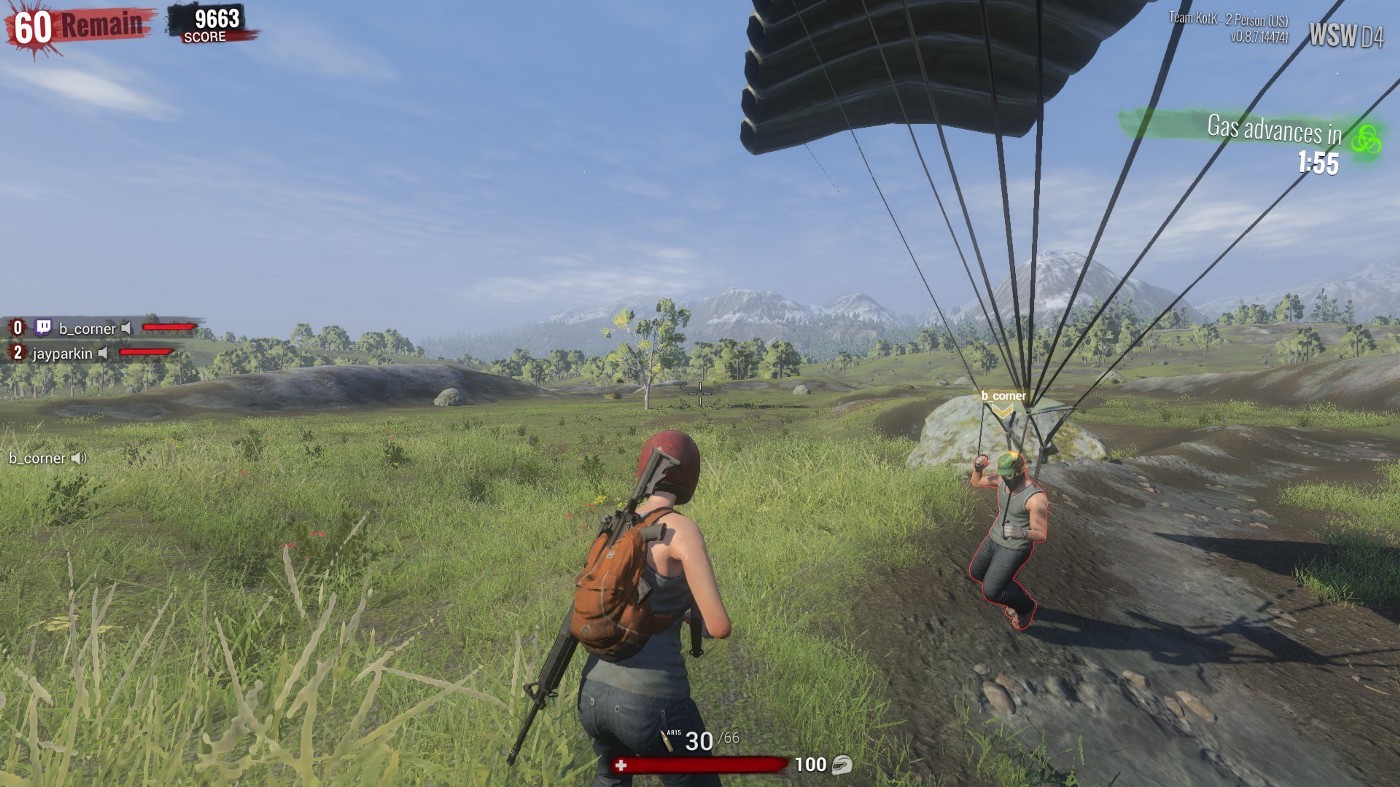Click the b_corner voice chat speaker indicator
The image size is (1400, 787).
pyautogui.click(x=77, y=458)
